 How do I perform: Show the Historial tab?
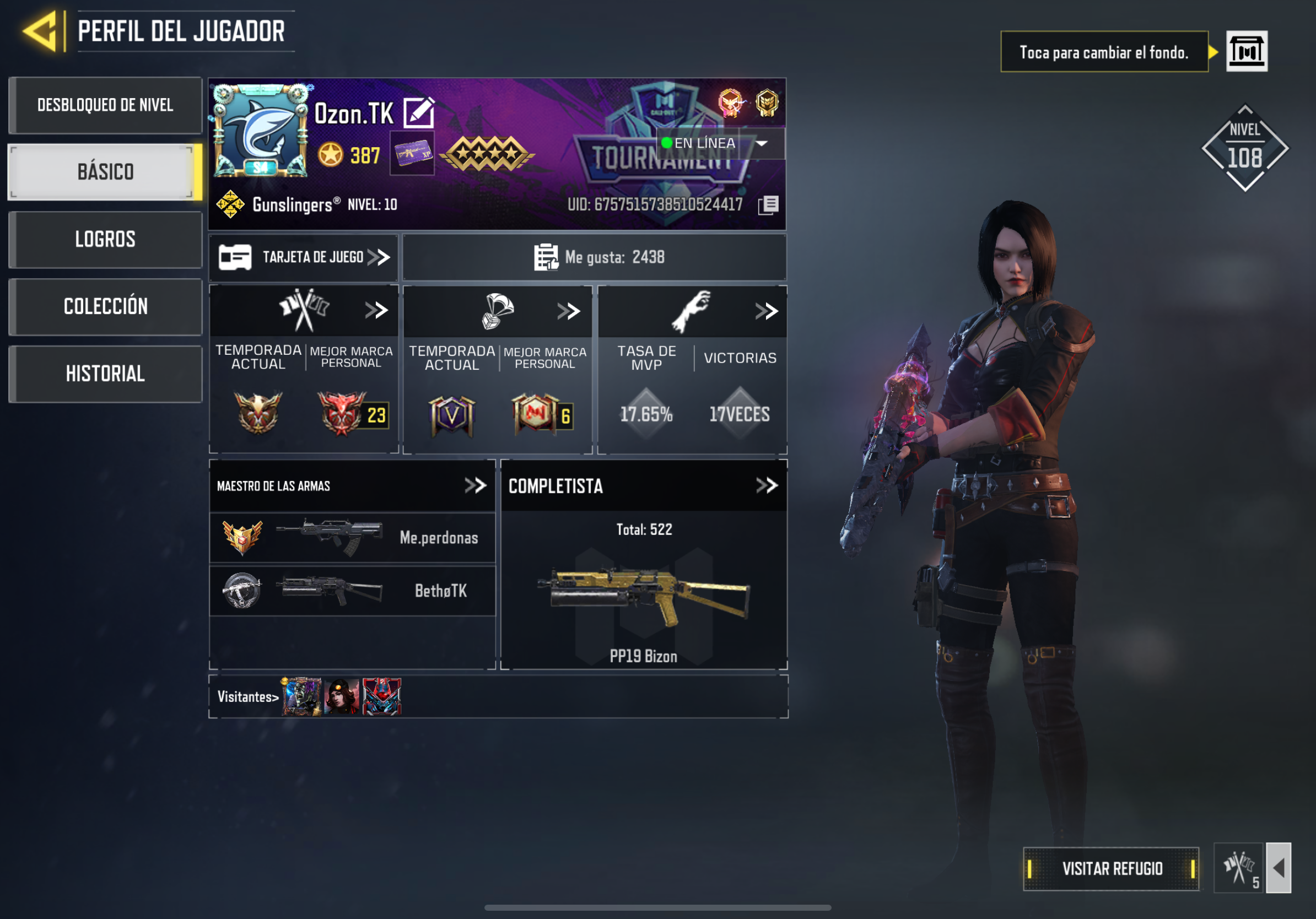click(x=105, y=374)
